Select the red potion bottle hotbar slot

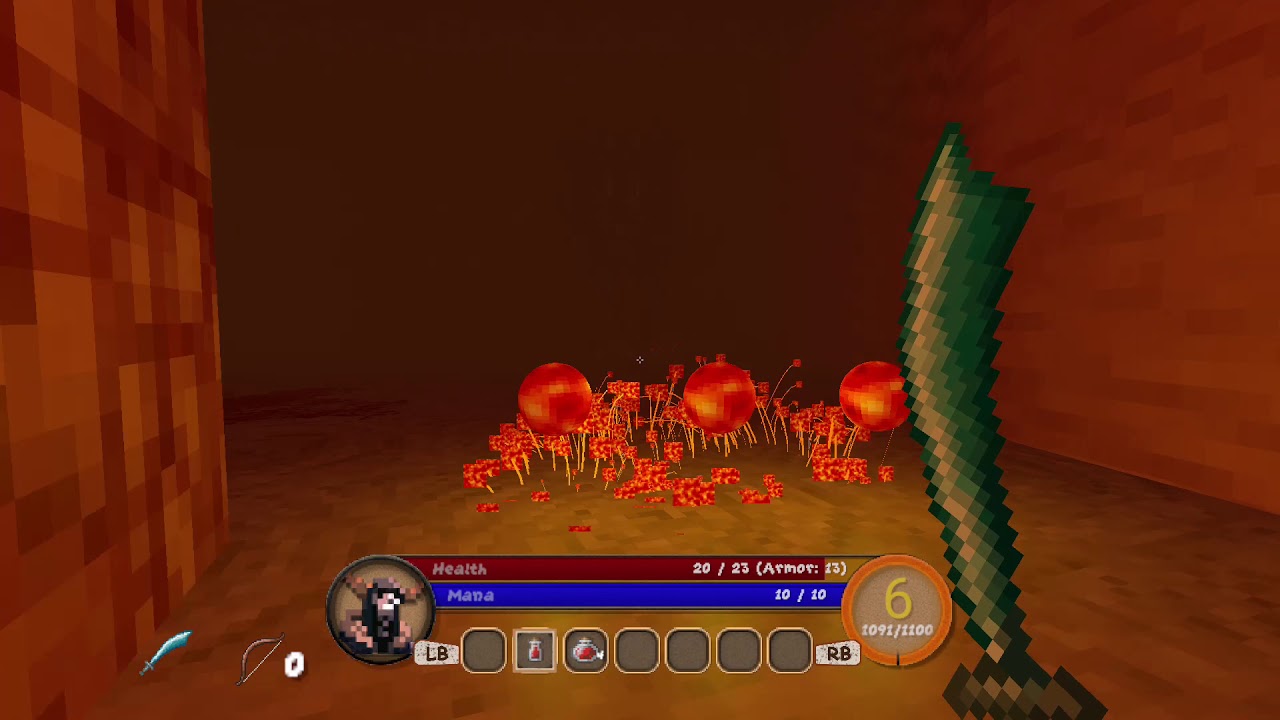535,652
